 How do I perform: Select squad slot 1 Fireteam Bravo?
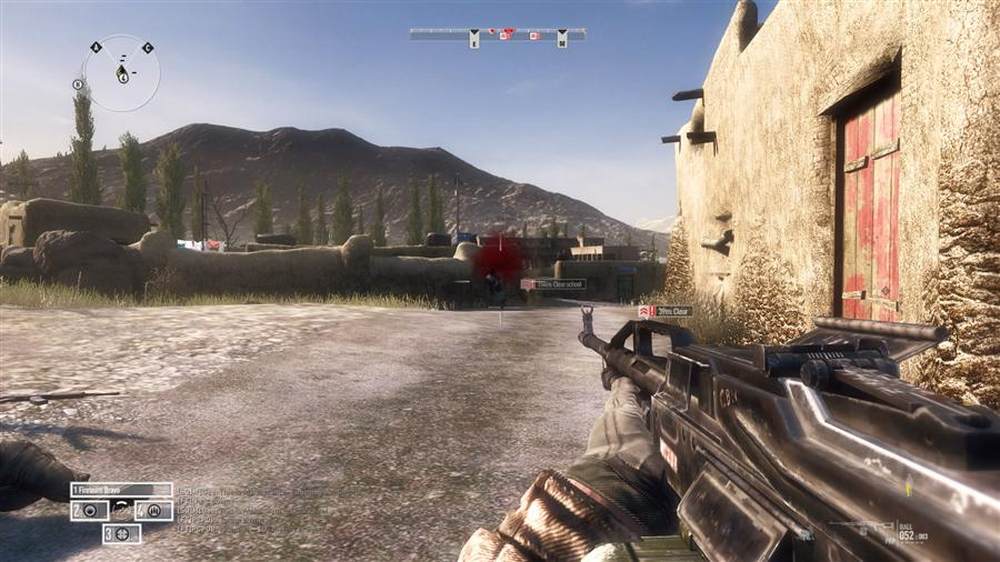pos(121,490)
